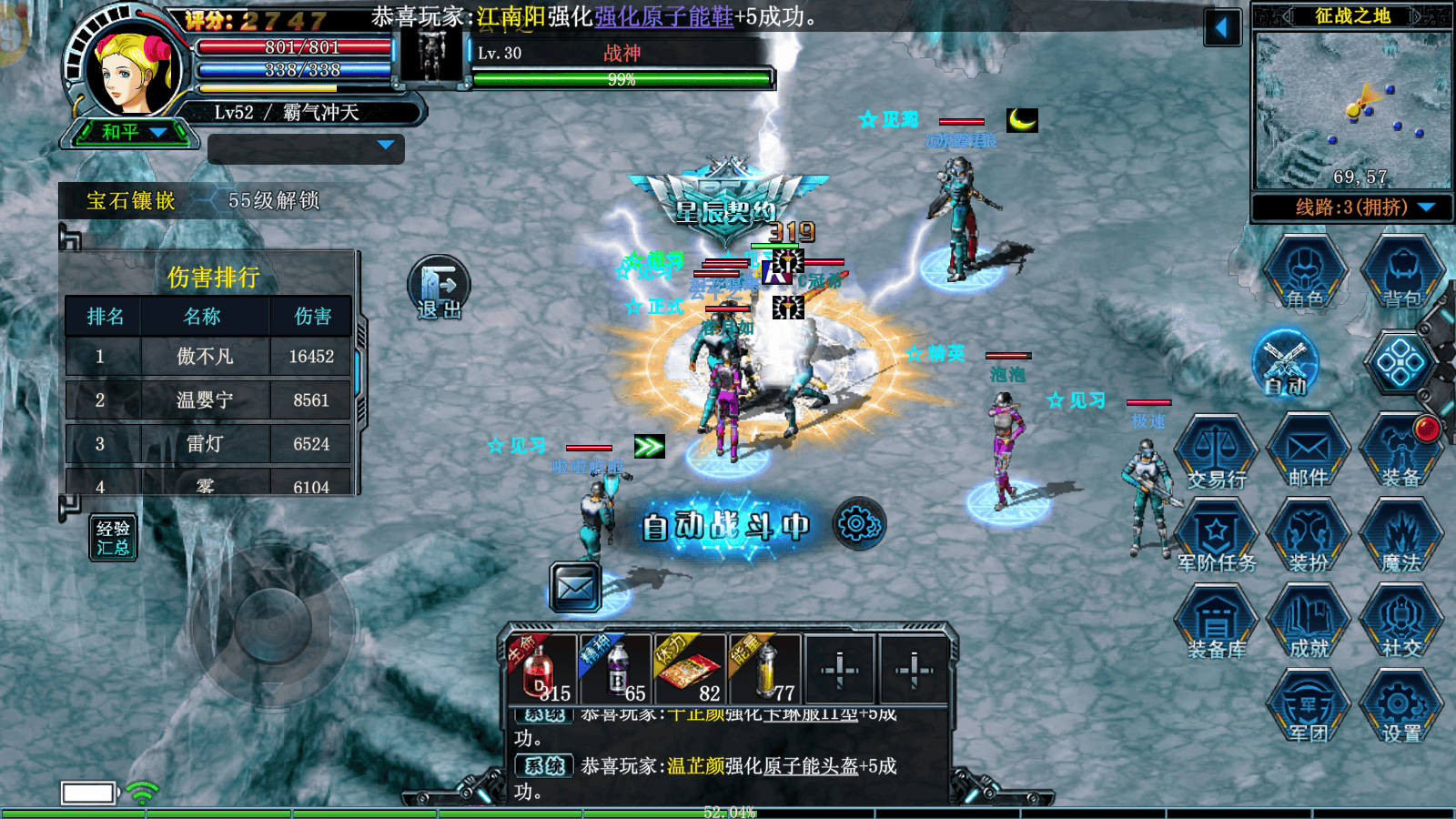Click the 退出 exit button
This screenshot has width=1456, height=819.
[x=439, y=288]
